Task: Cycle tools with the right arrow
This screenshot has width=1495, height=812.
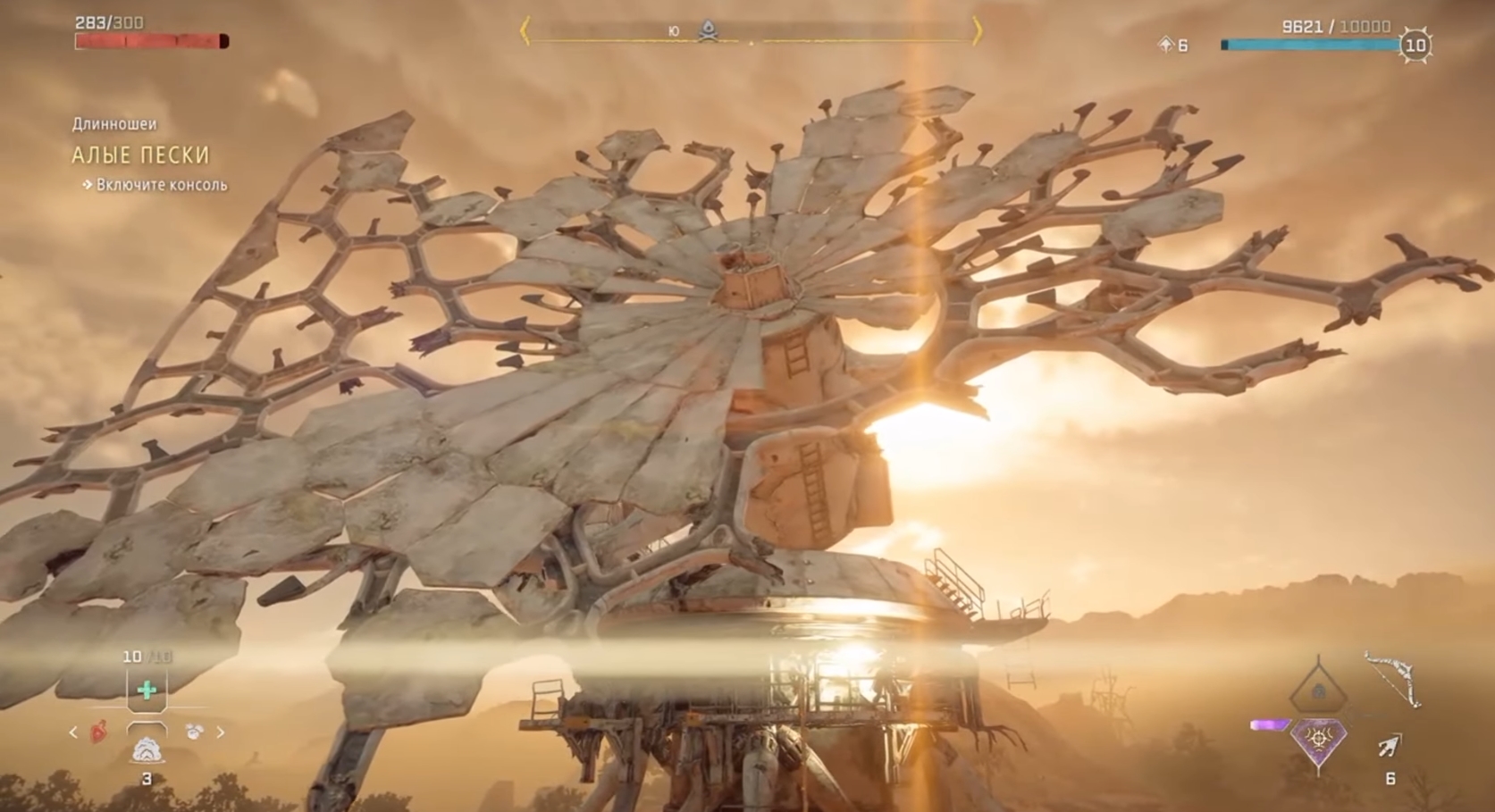Action: (221, 732)
